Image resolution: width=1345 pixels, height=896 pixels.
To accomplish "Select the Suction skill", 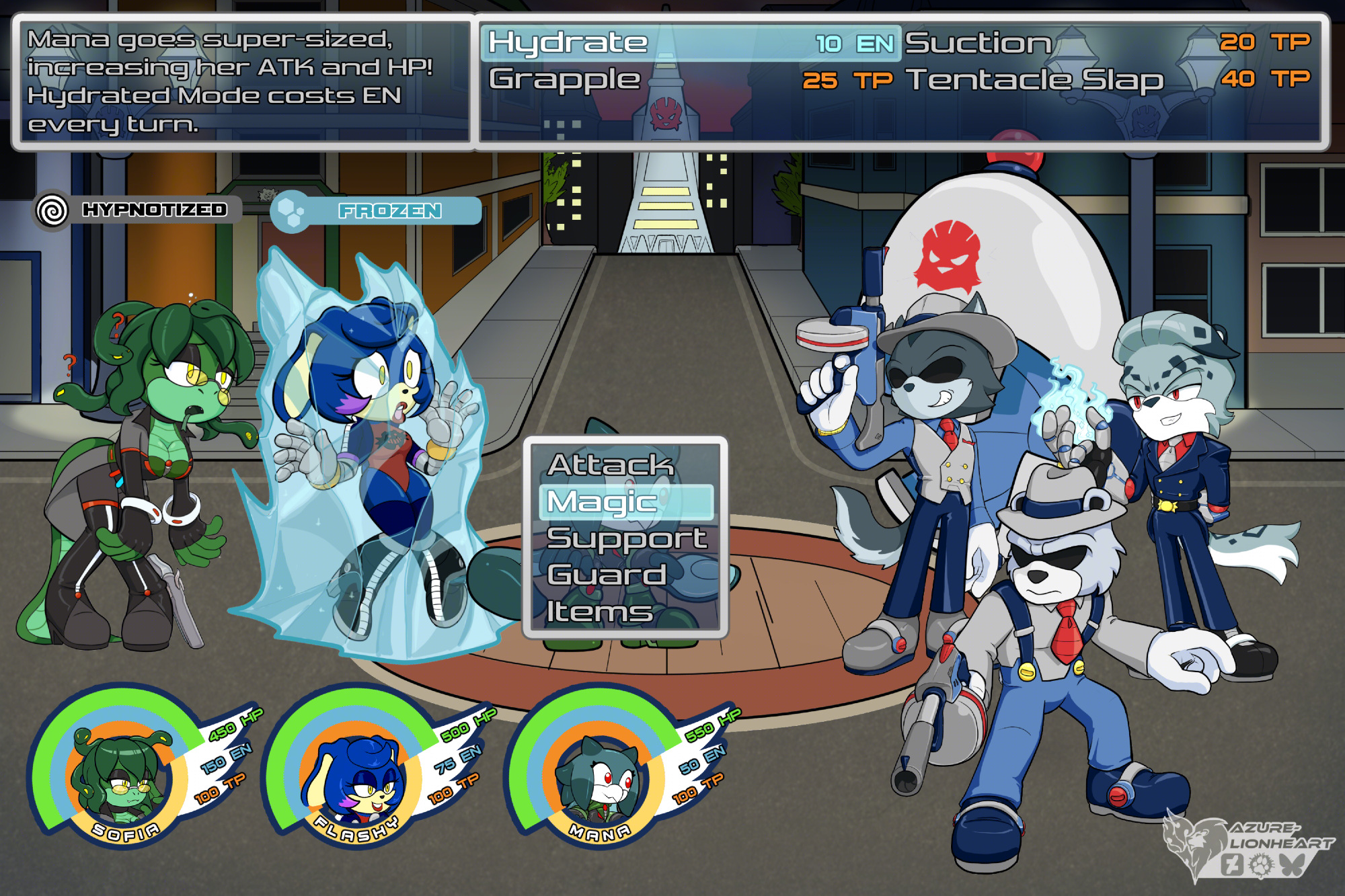I will point(1107,43).
